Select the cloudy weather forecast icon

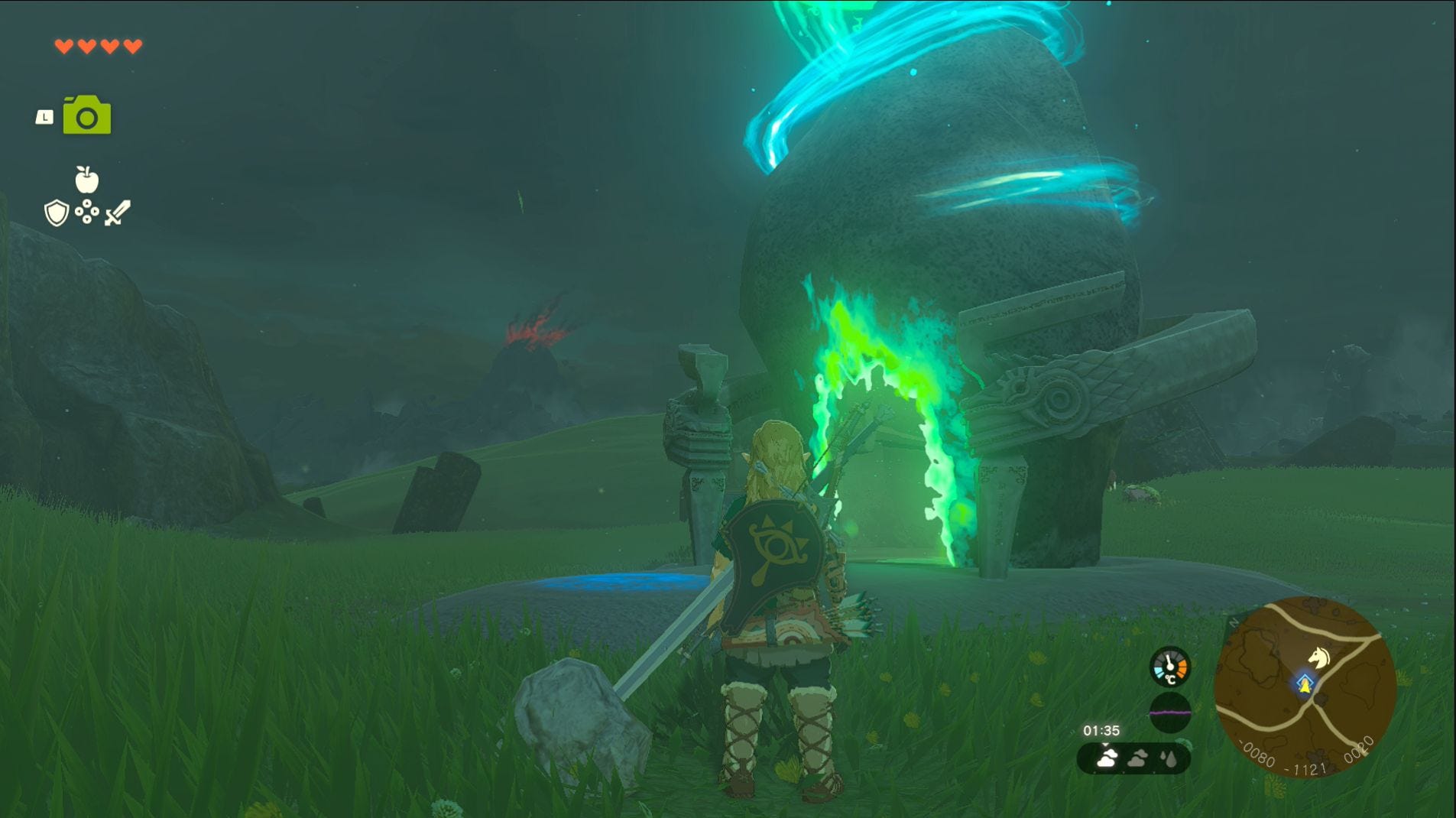pos(1107,759)
